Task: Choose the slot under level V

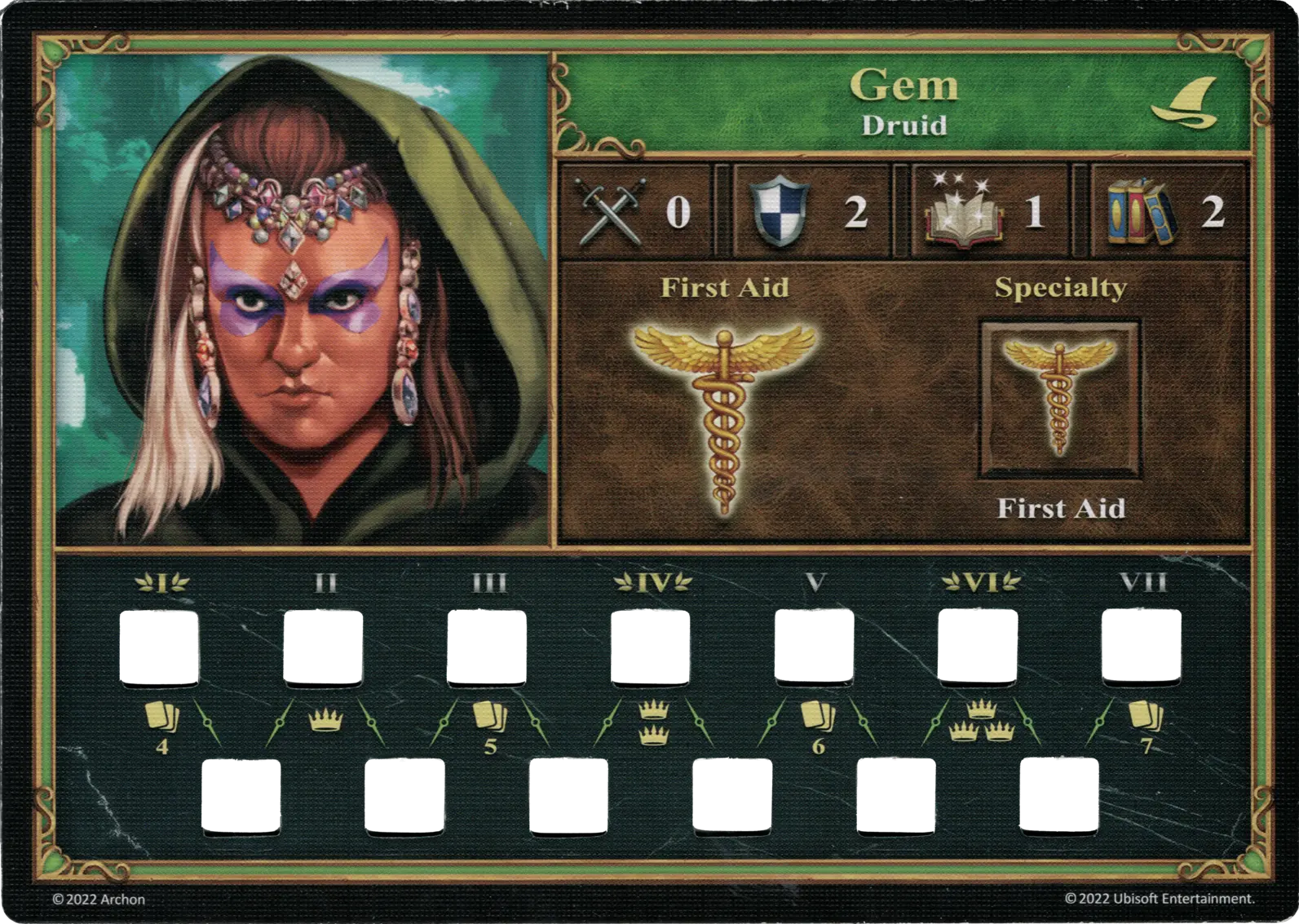Action: pos(814,648)
